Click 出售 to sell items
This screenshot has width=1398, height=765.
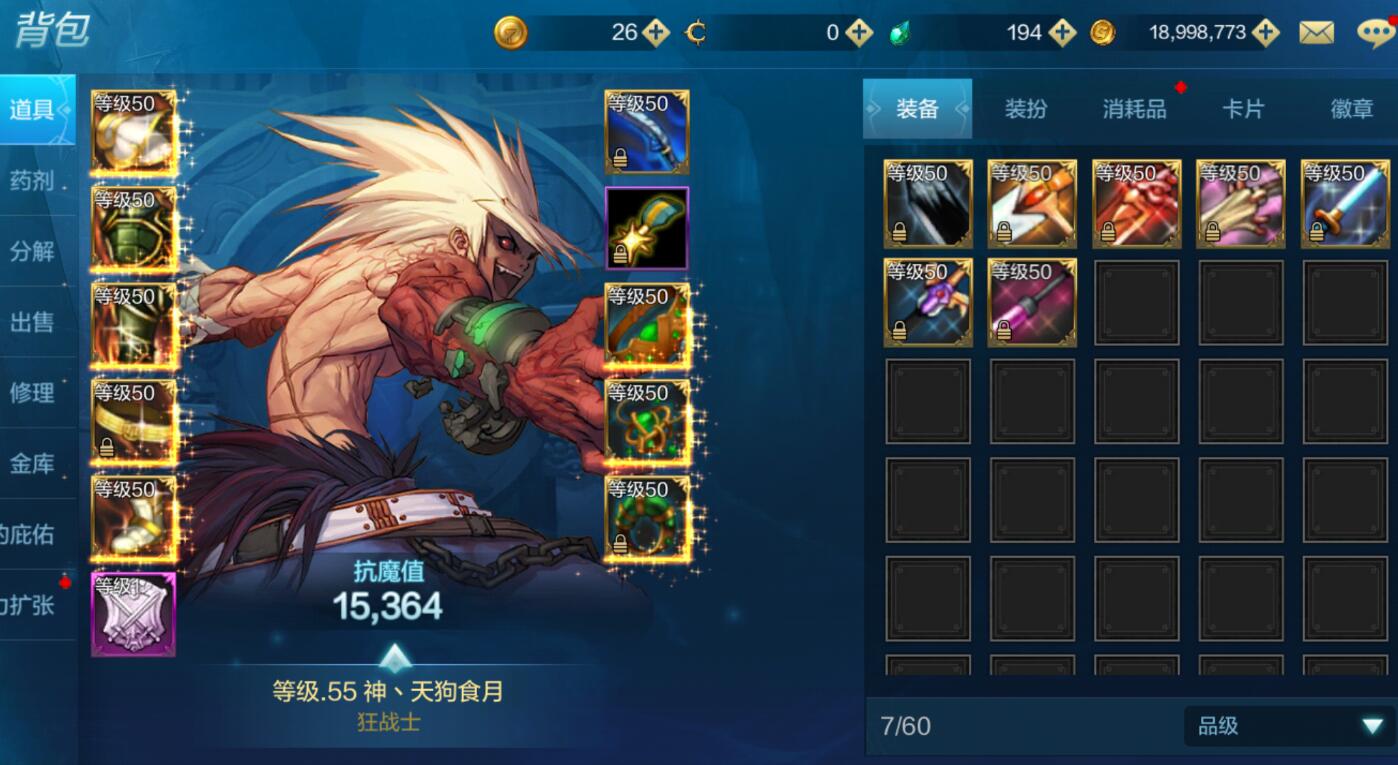(32, 322)
